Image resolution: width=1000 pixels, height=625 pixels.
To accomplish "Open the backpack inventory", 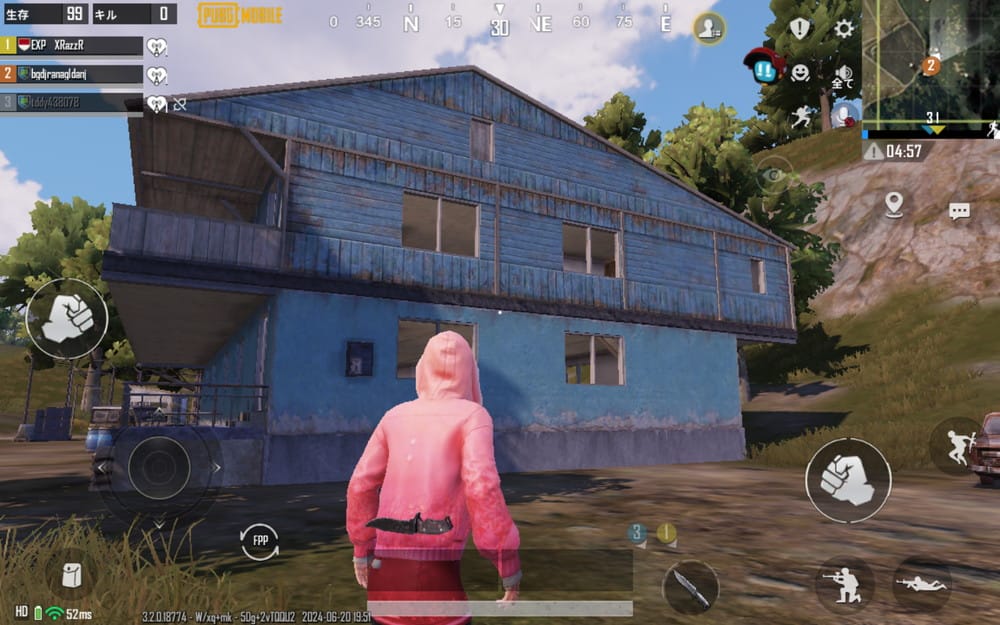I will coord(71,575).
